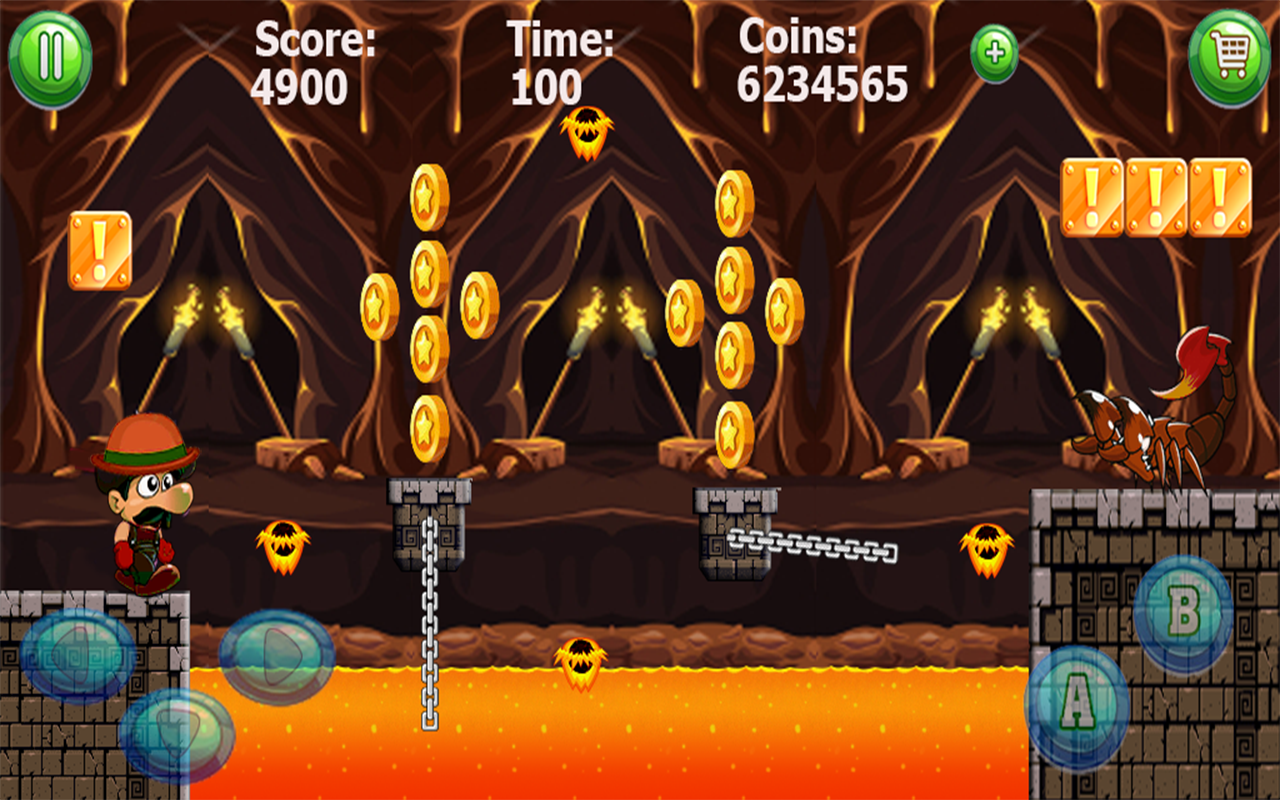
Task: Tap the action button labeled B
Action: tap(1181, 610)
